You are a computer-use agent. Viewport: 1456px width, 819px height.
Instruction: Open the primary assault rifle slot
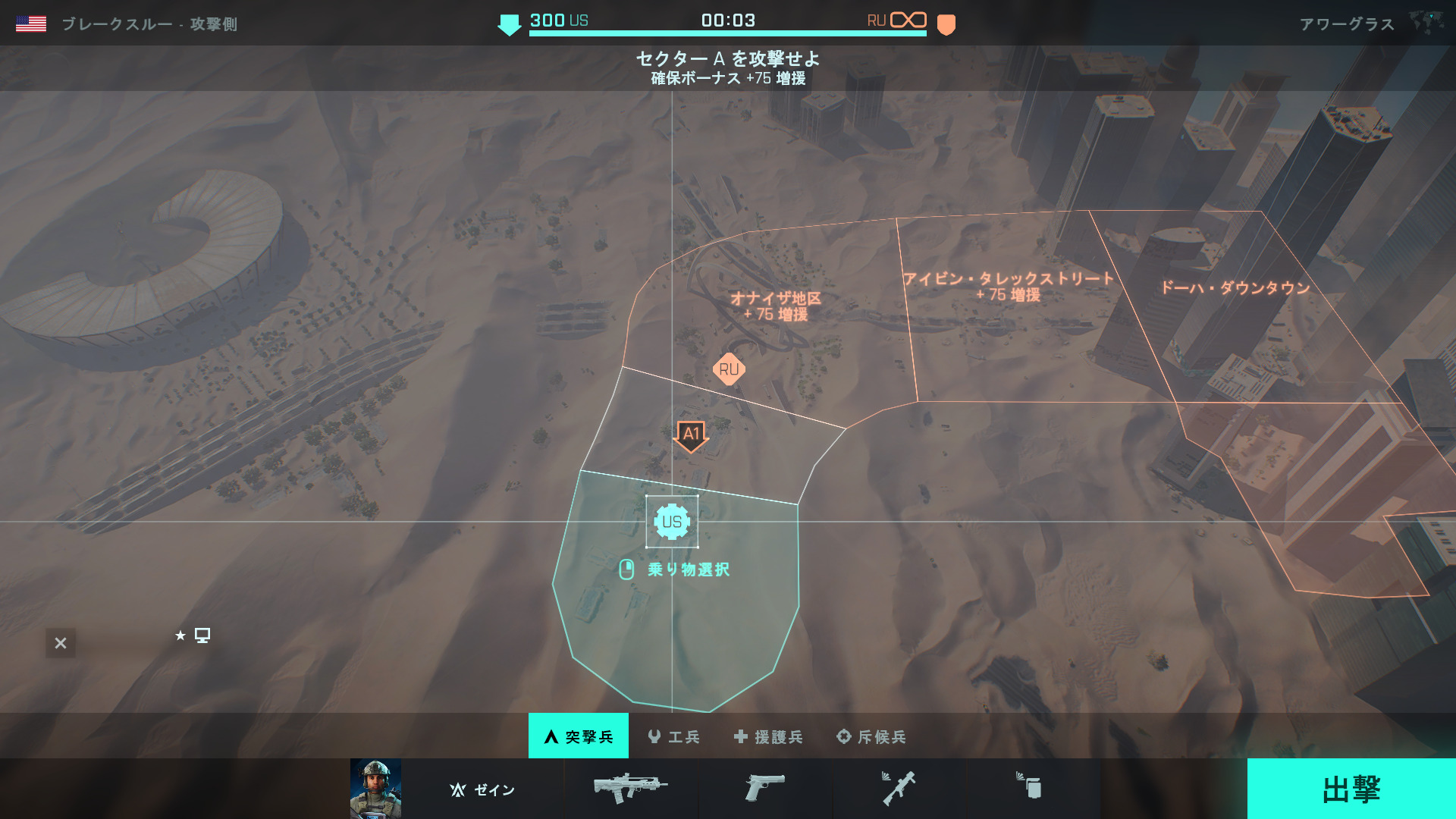(x=630, y=788)
